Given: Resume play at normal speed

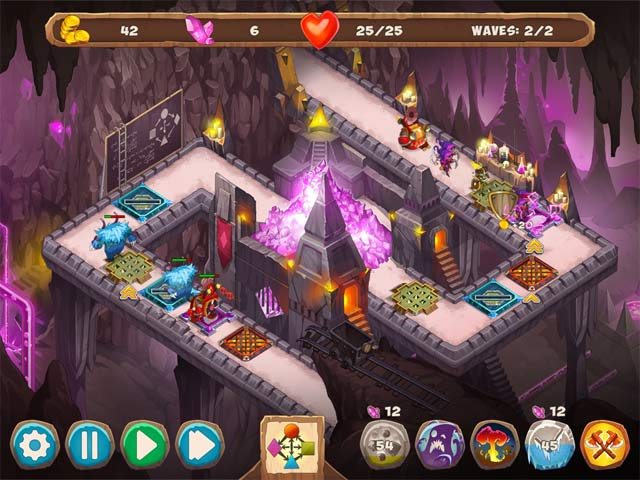Looking at the screenshot, I should coord(144,444).
